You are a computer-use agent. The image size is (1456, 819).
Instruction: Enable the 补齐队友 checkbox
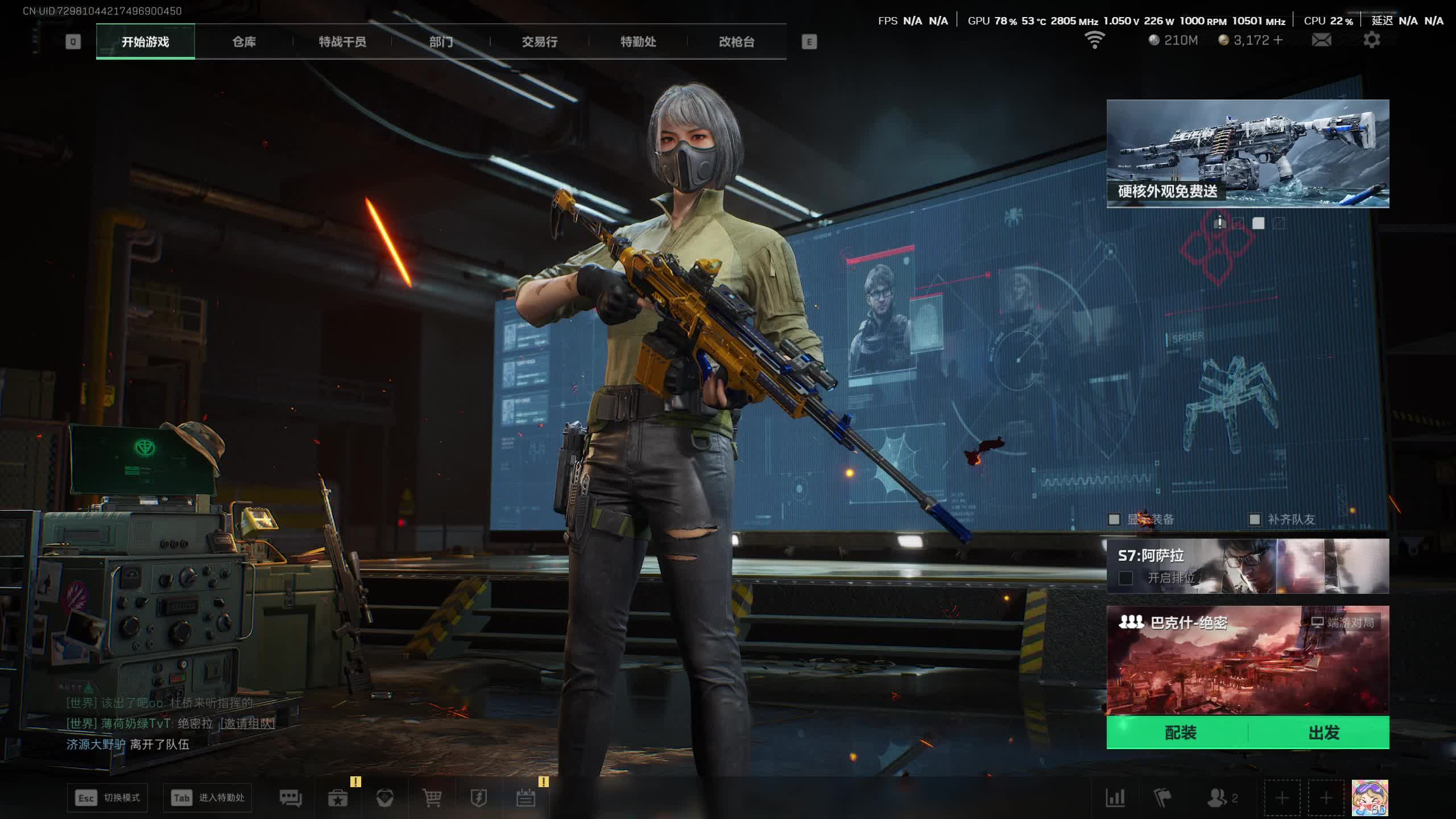(1254, 519)
